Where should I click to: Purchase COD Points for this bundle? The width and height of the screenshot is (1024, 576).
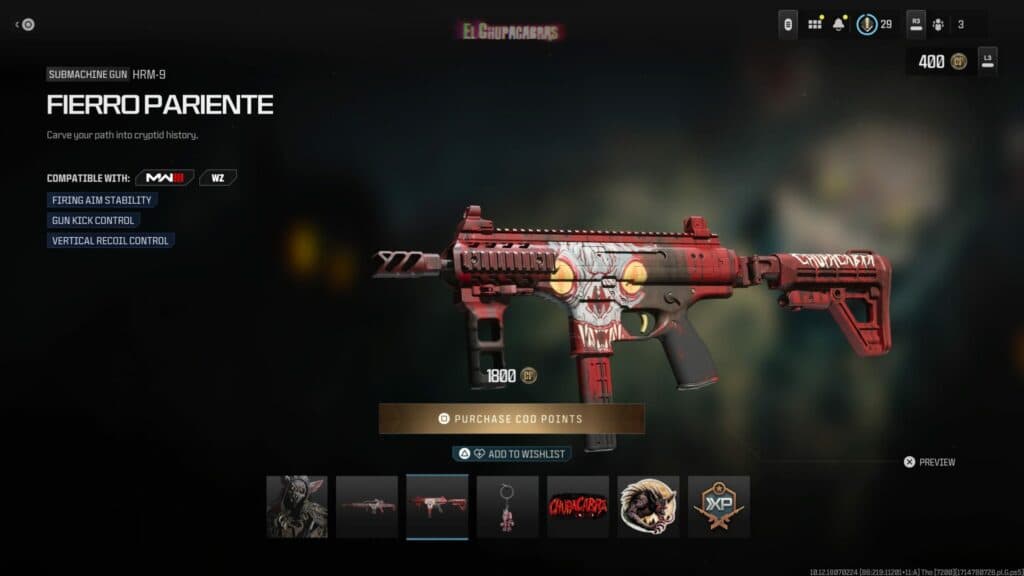(511, 418)
